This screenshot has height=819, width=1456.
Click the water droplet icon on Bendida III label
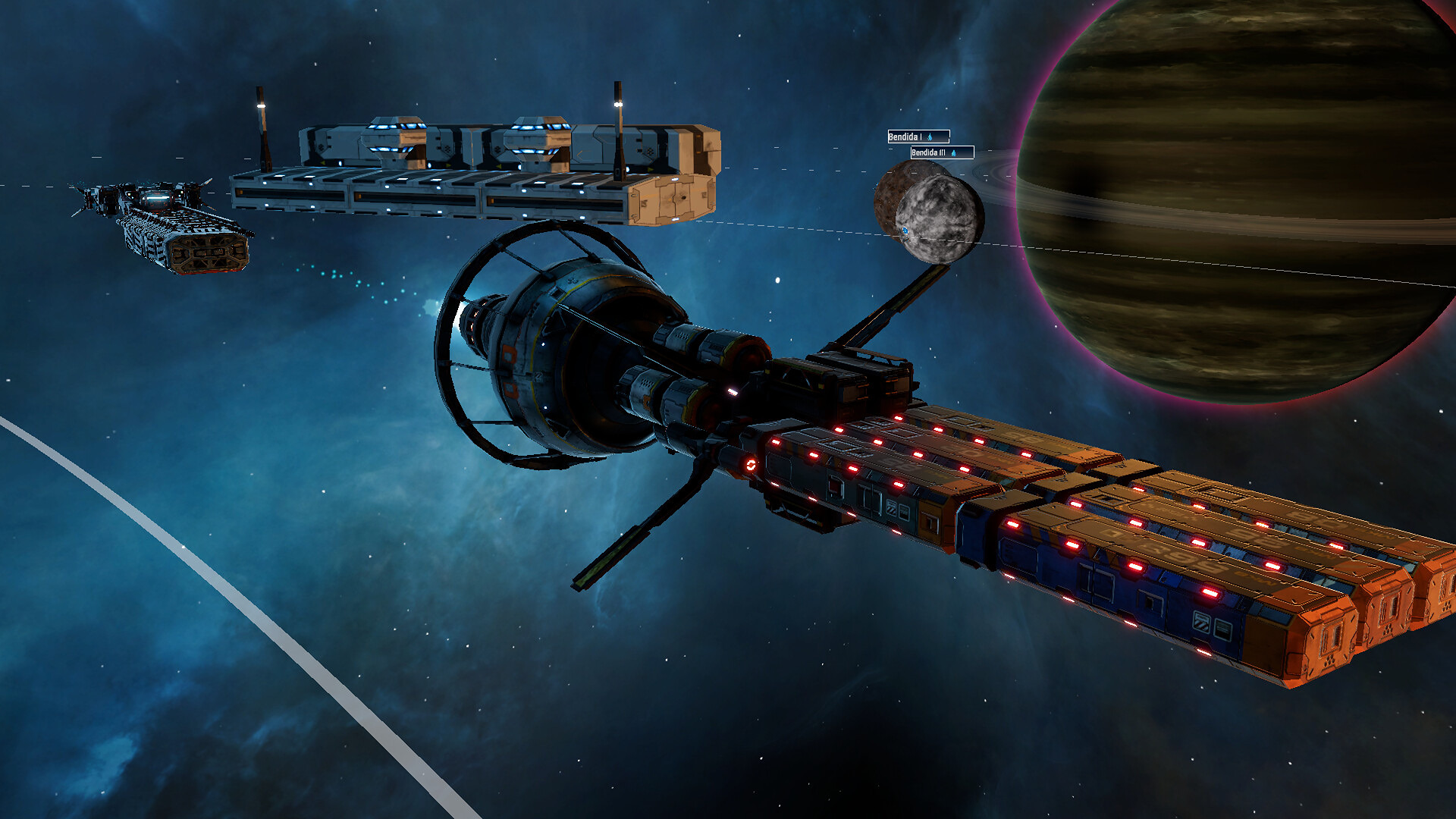tap(954, 155)
